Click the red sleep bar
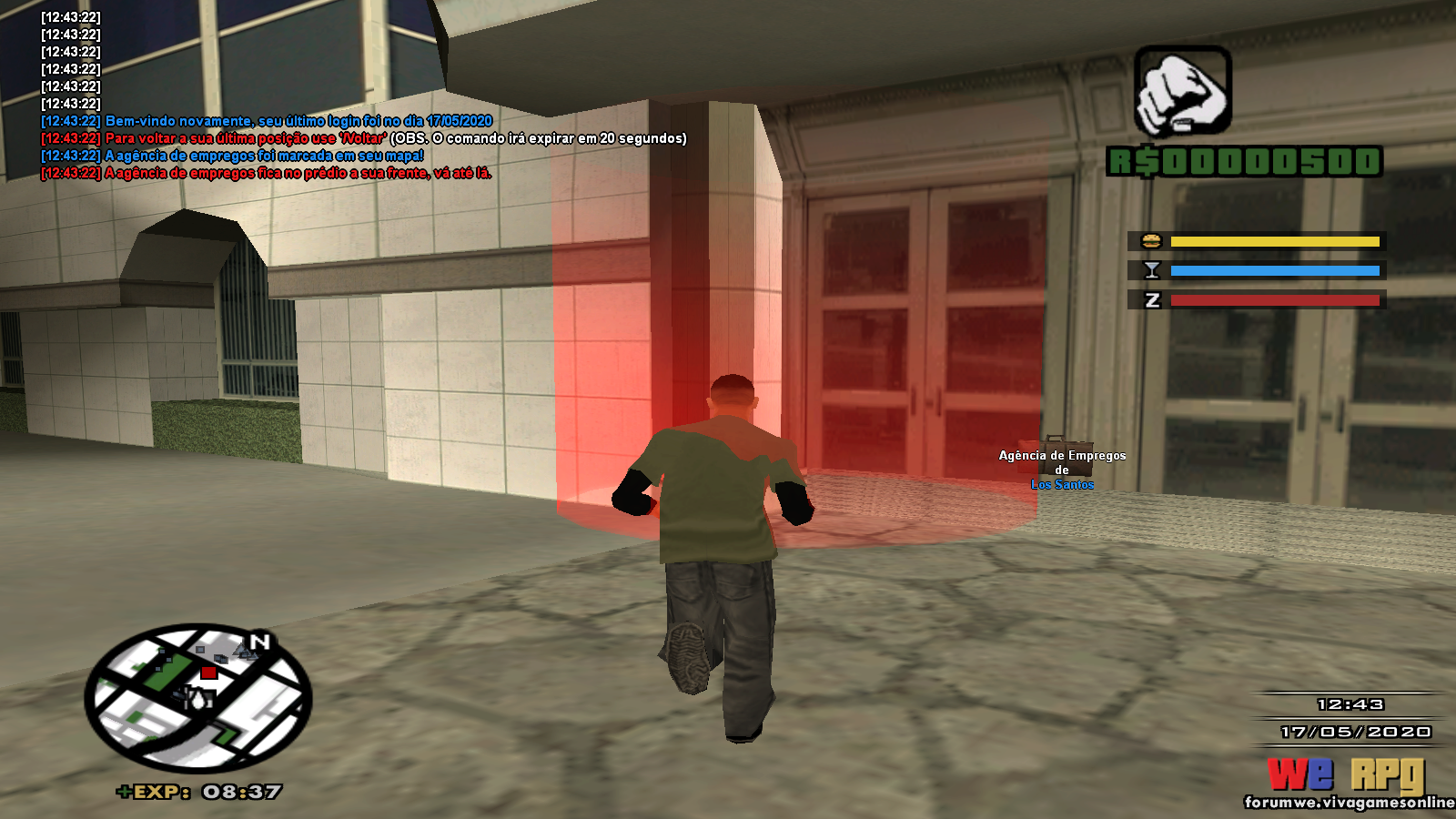Viewport: 1456px width, 819px height. [1274, 299]
